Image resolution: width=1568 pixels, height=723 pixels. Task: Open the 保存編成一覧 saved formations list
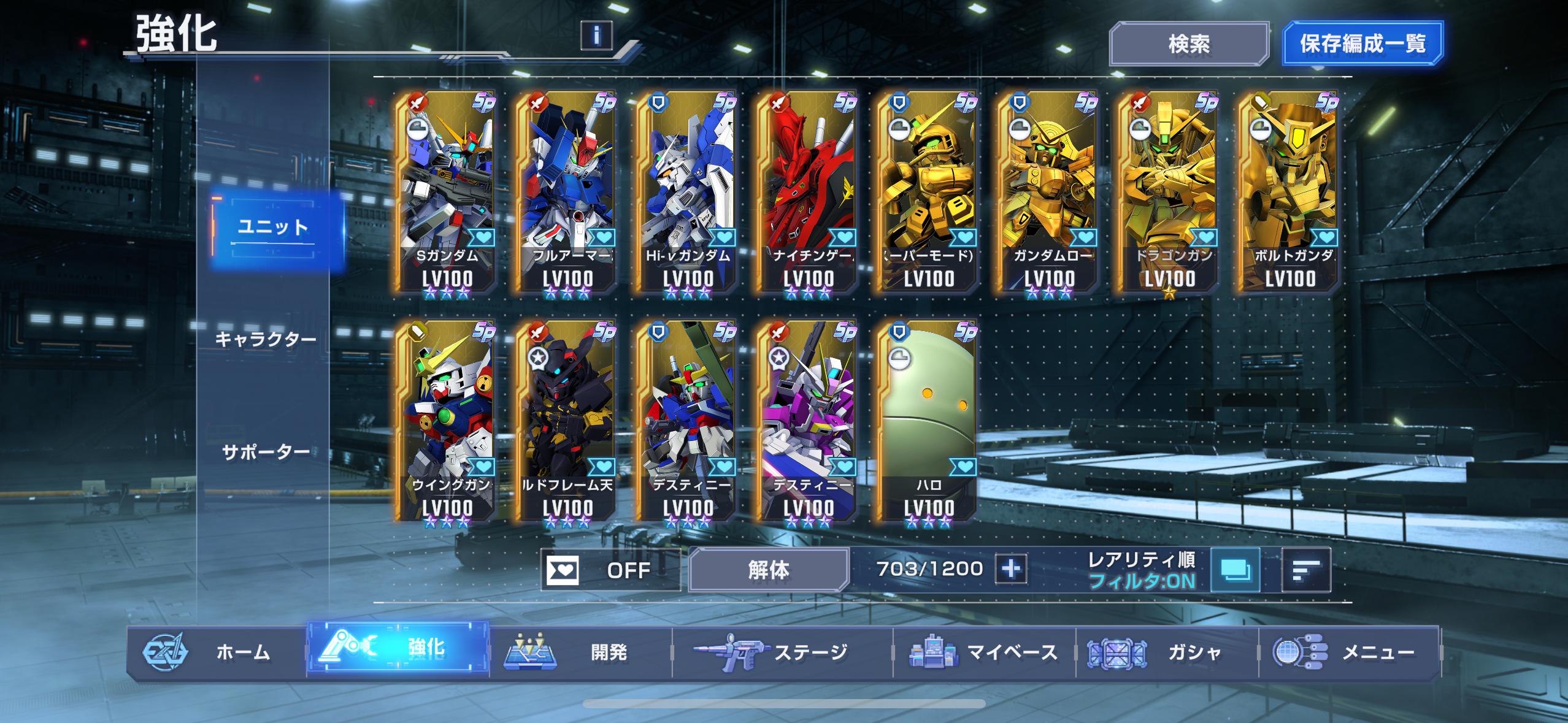(1362, 44)
